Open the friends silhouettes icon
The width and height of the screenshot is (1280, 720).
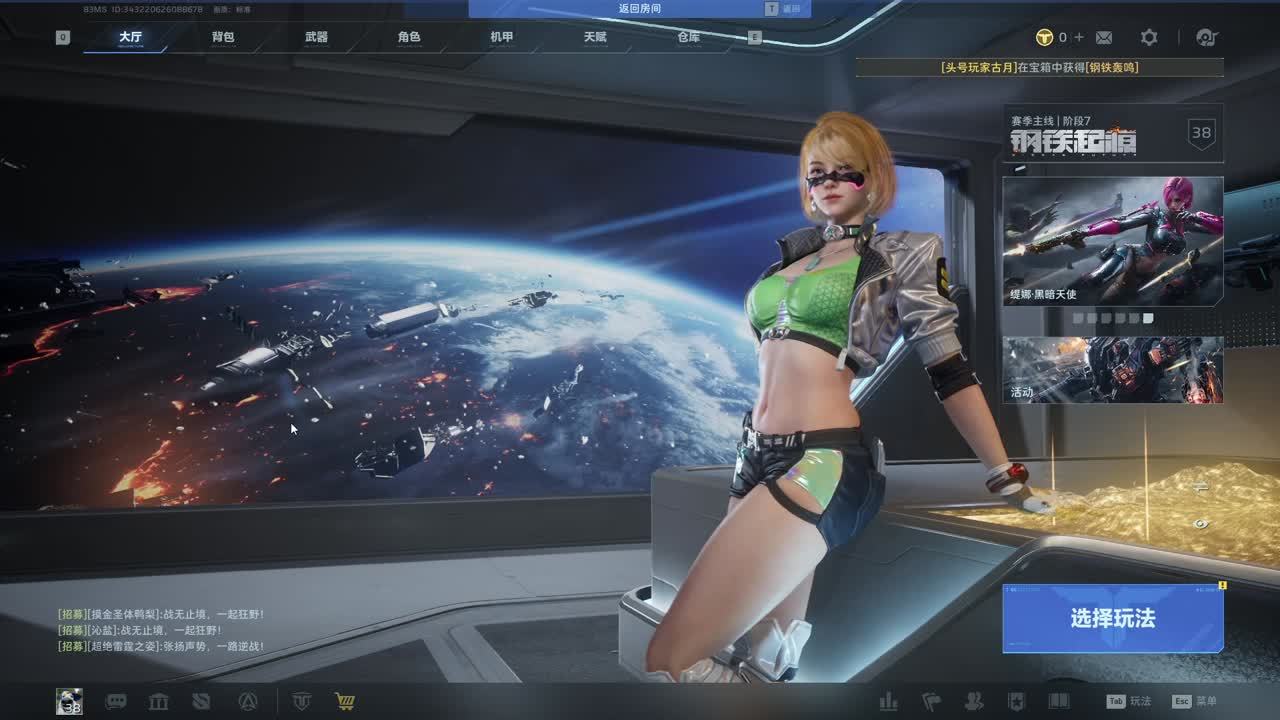point(973,701)
